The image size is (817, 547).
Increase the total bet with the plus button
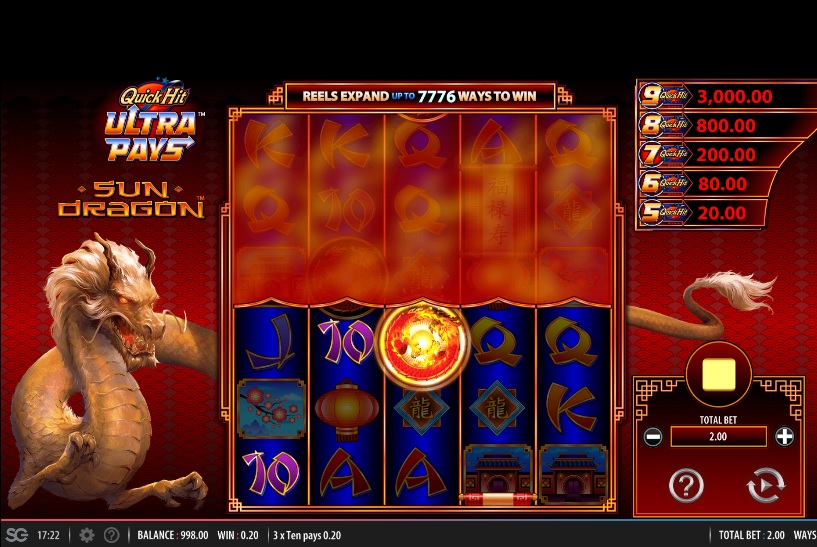785,437
